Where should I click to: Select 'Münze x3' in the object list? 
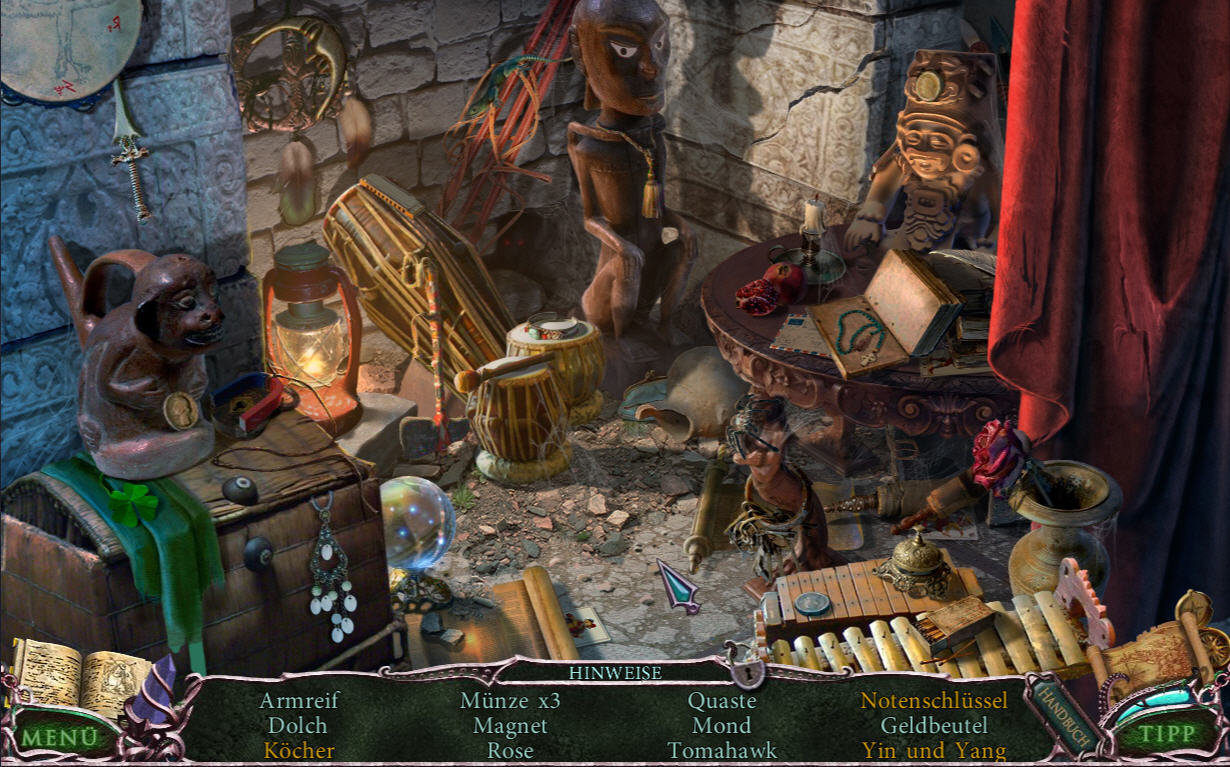510,701
